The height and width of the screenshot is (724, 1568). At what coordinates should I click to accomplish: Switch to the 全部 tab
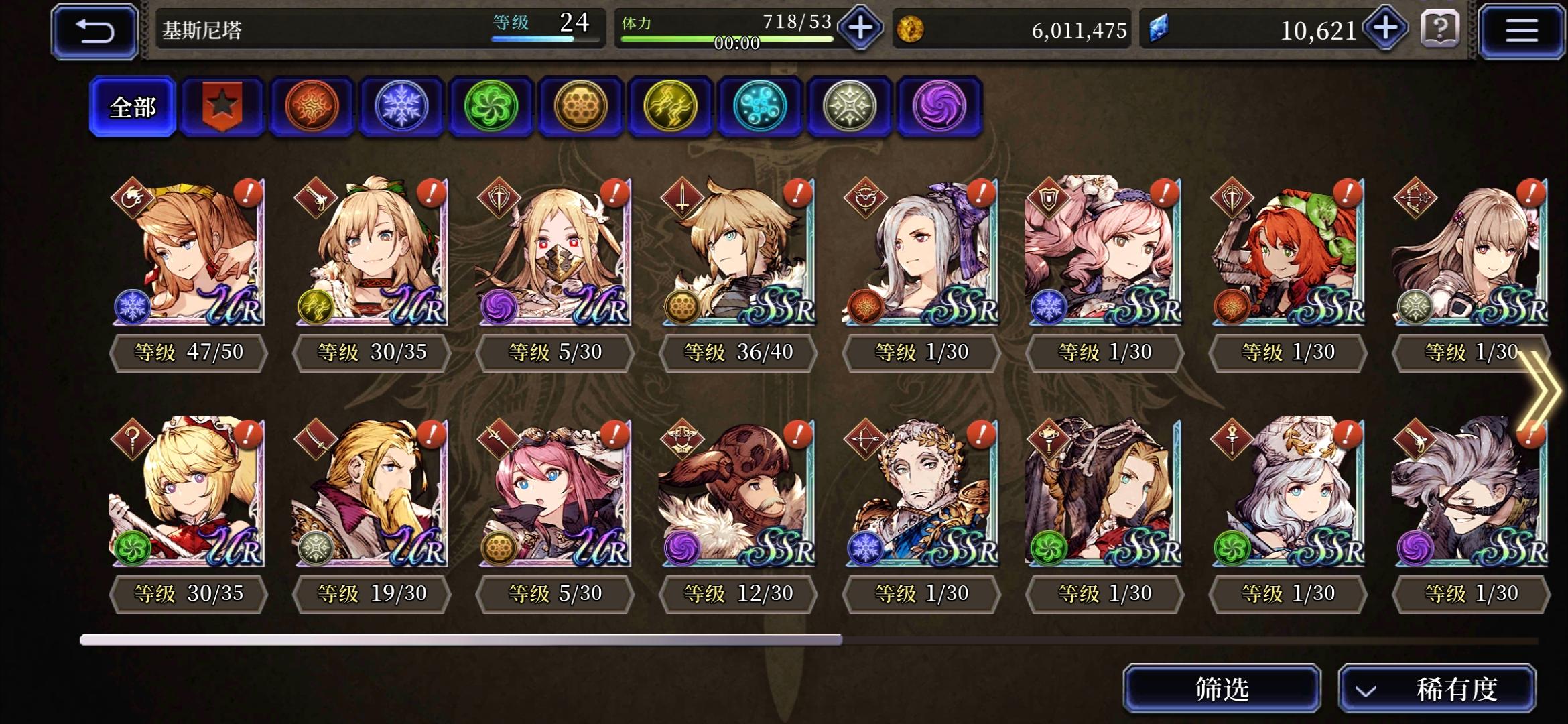pyautogui.click(x=133, y=106)
